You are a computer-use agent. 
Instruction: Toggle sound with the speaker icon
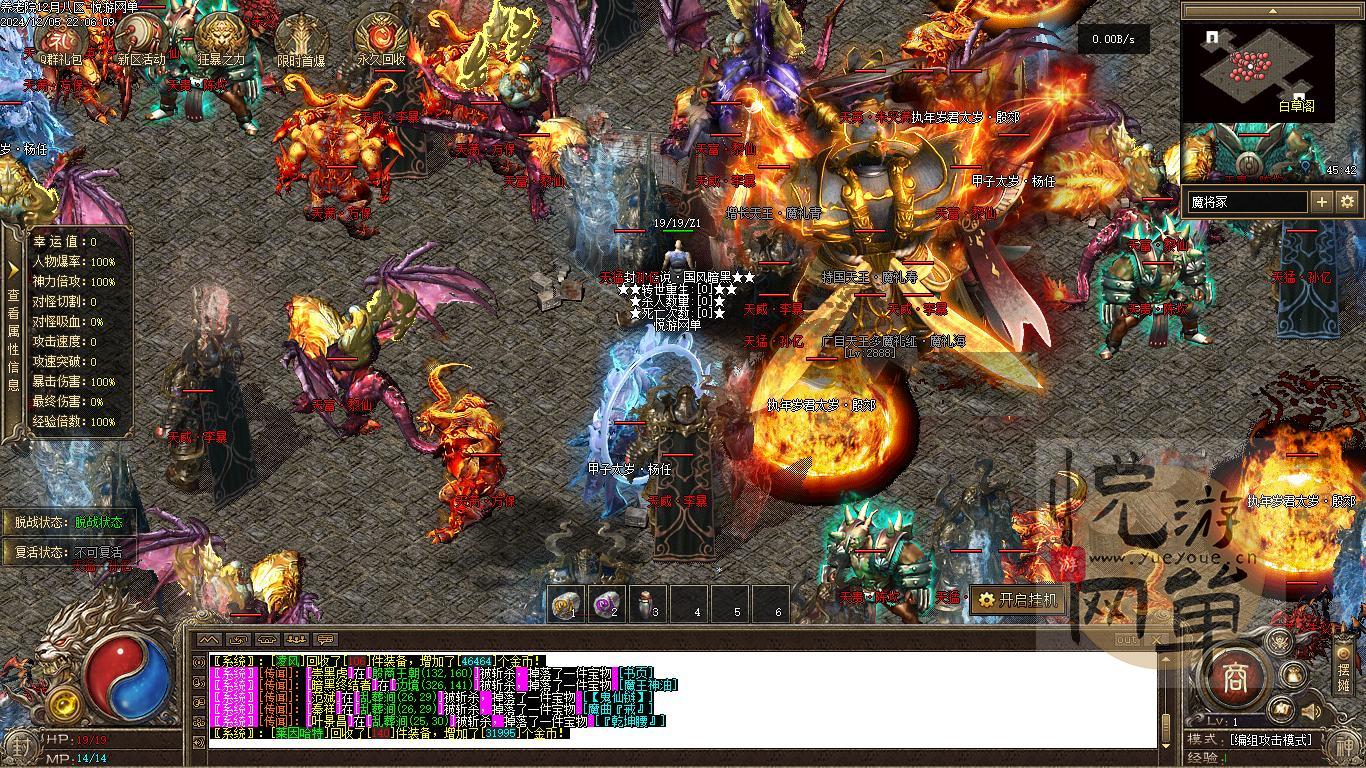pos(1310,713)
